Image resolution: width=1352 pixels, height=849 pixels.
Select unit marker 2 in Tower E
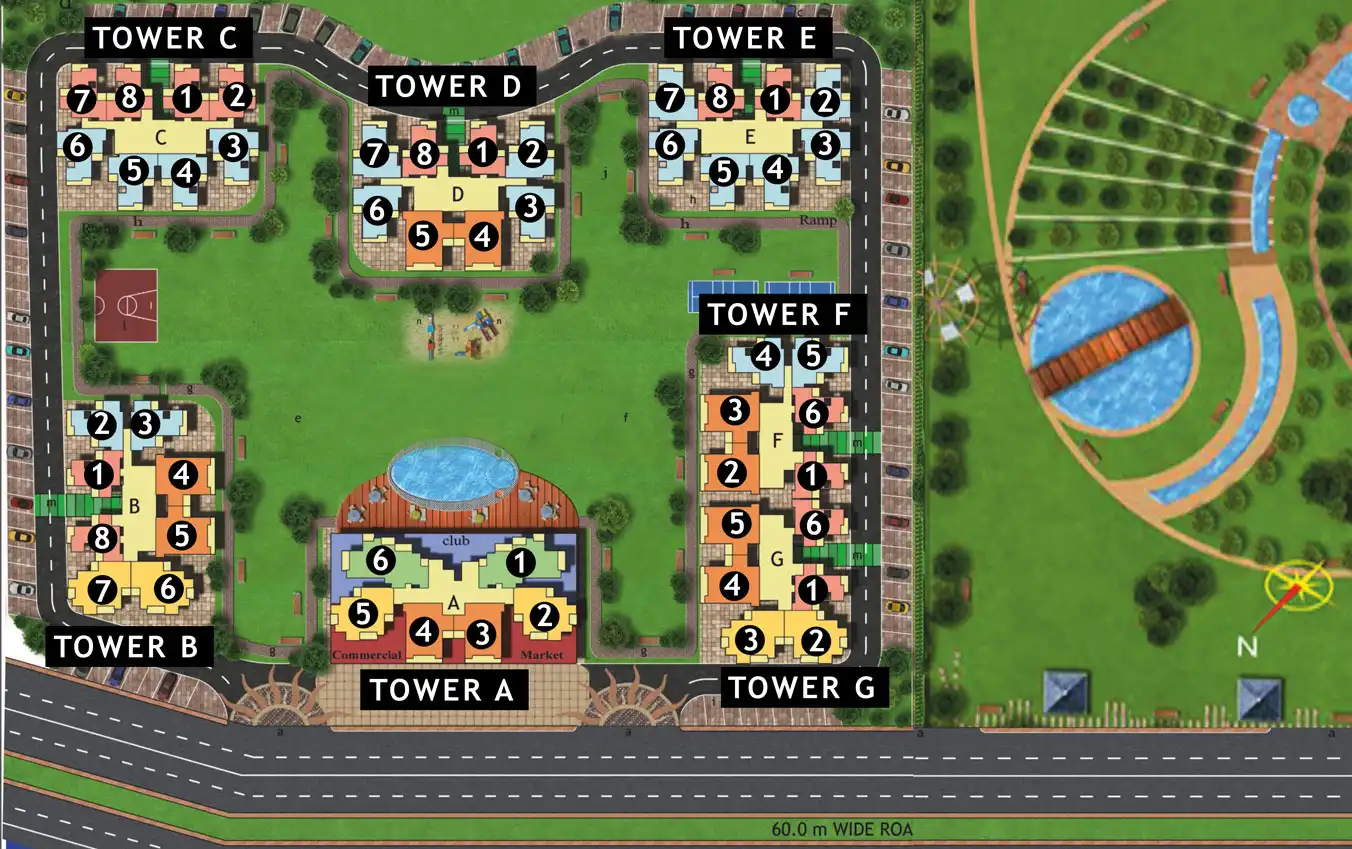click(823, 100)
